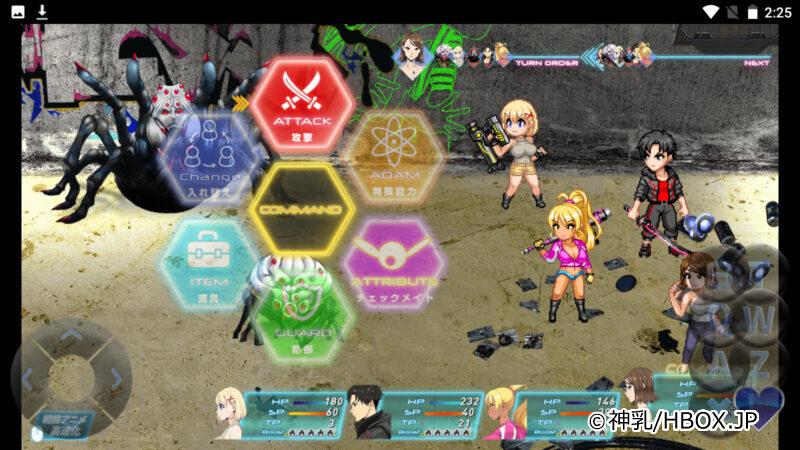Select the pink ATTRIBUTE hexagon
This screenshot has width=800, height=450.
[393, 262]
